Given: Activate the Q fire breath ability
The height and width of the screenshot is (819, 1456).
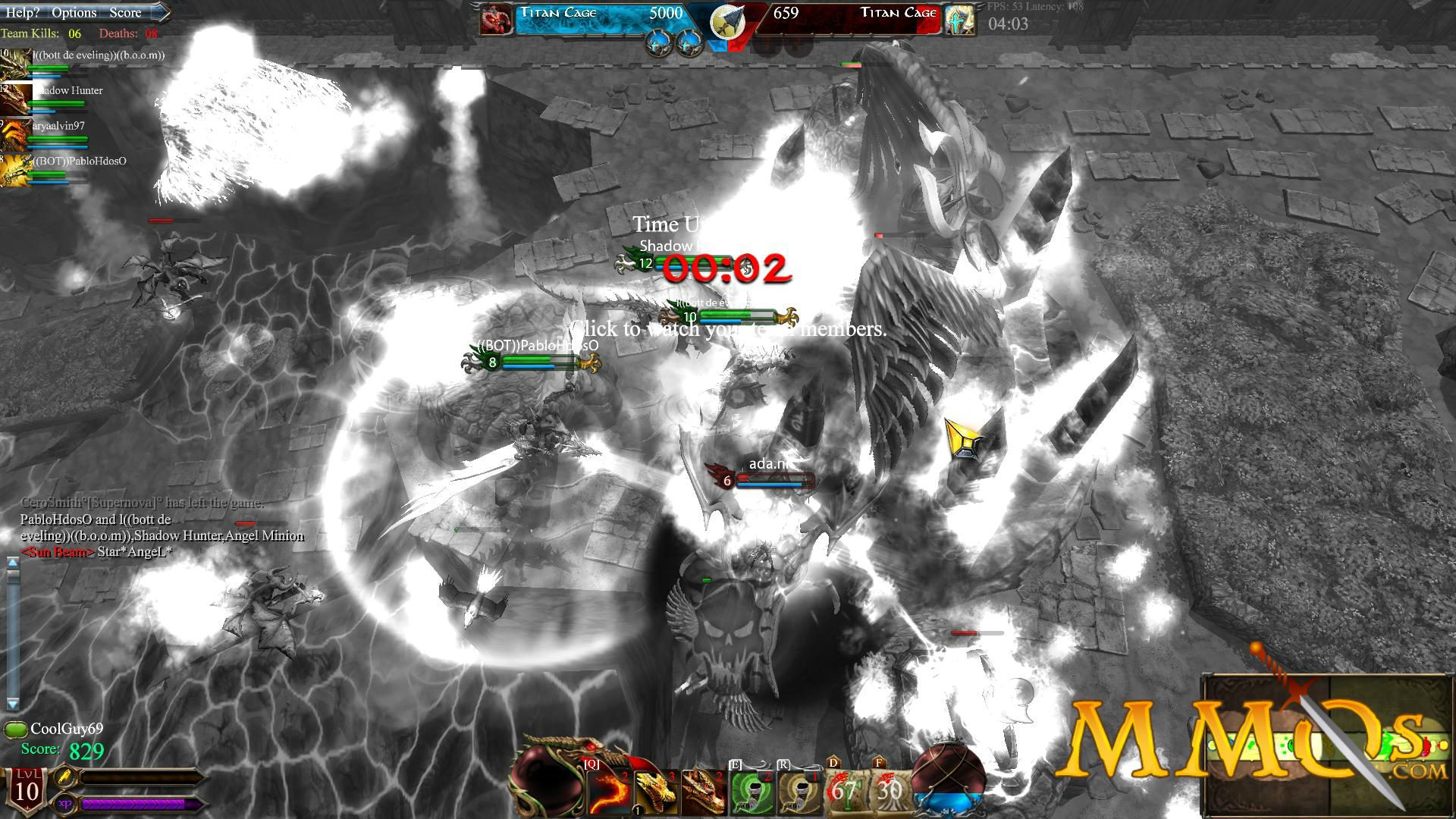Looking at the screenshot, I should click(609, 792).
